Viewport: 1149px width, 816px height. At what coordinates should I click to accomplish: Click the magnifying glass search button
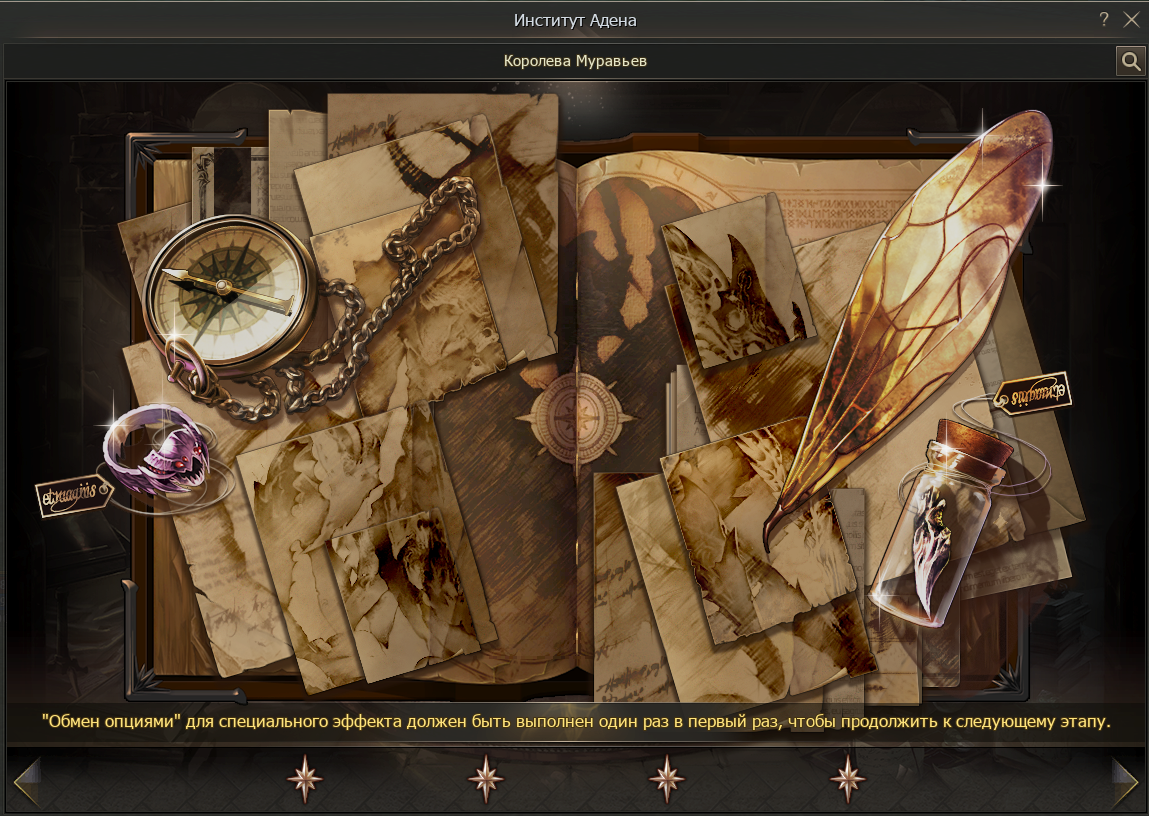pyautogui.click(x=1130, y=62)
